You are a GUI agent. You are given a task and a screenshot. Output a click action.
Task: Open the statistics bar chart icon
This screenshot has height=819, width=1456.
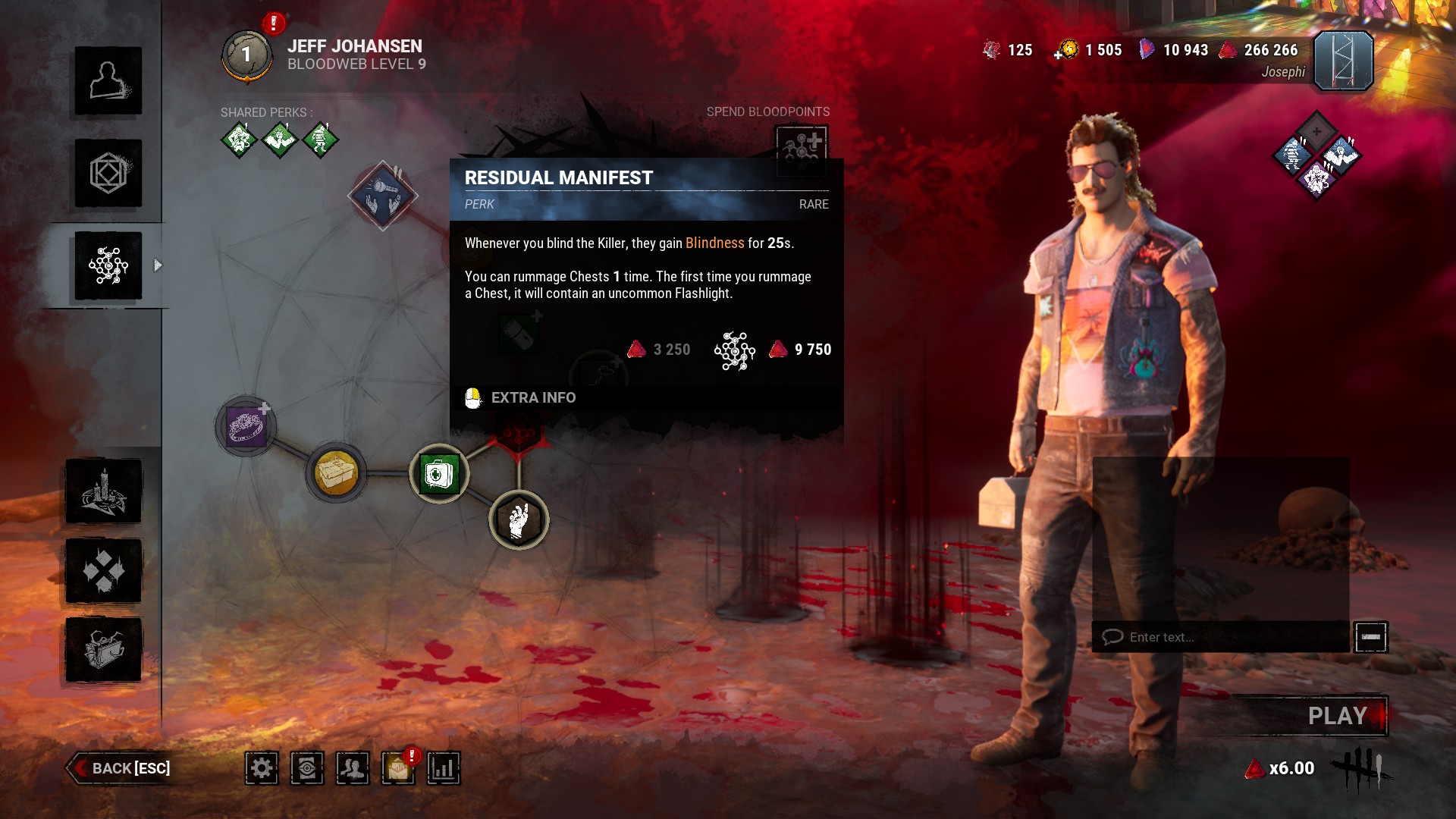tap(444, 768)
